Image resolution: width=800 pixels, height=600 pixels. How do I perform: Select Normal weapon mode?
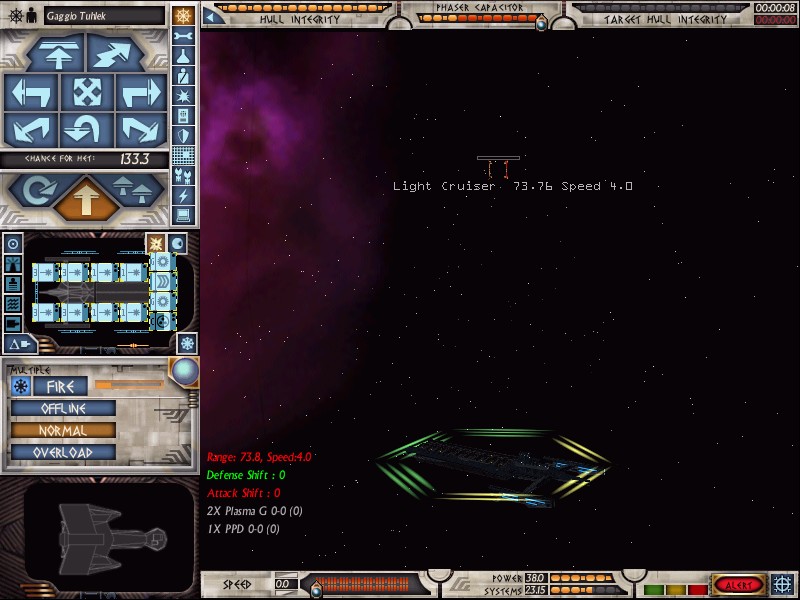(63, 431)
